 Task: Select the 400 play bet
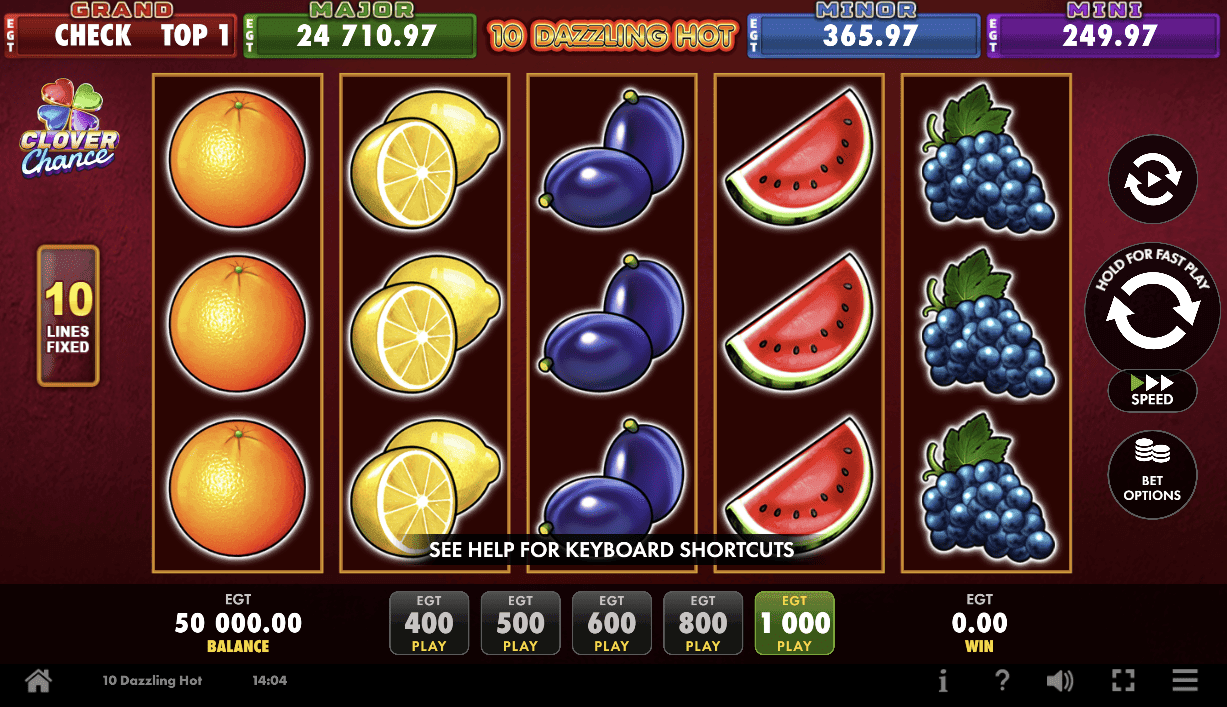[x=429, y=624]
